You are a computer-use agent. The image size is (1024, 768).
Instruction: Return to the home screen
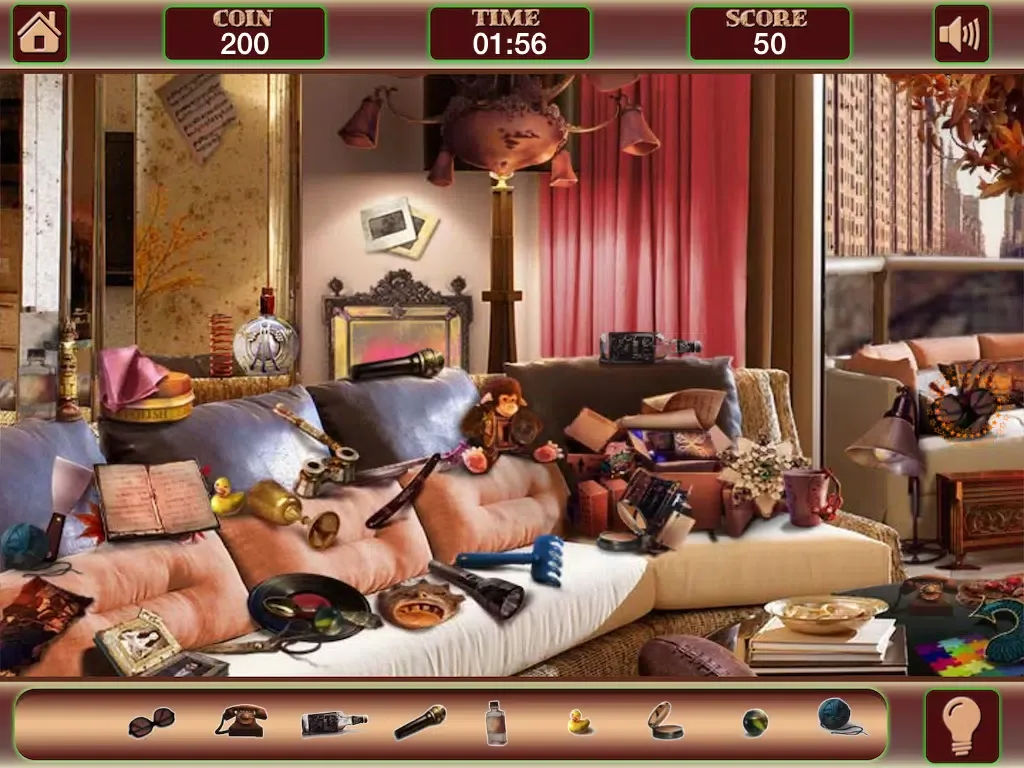[x=40, y=33]
